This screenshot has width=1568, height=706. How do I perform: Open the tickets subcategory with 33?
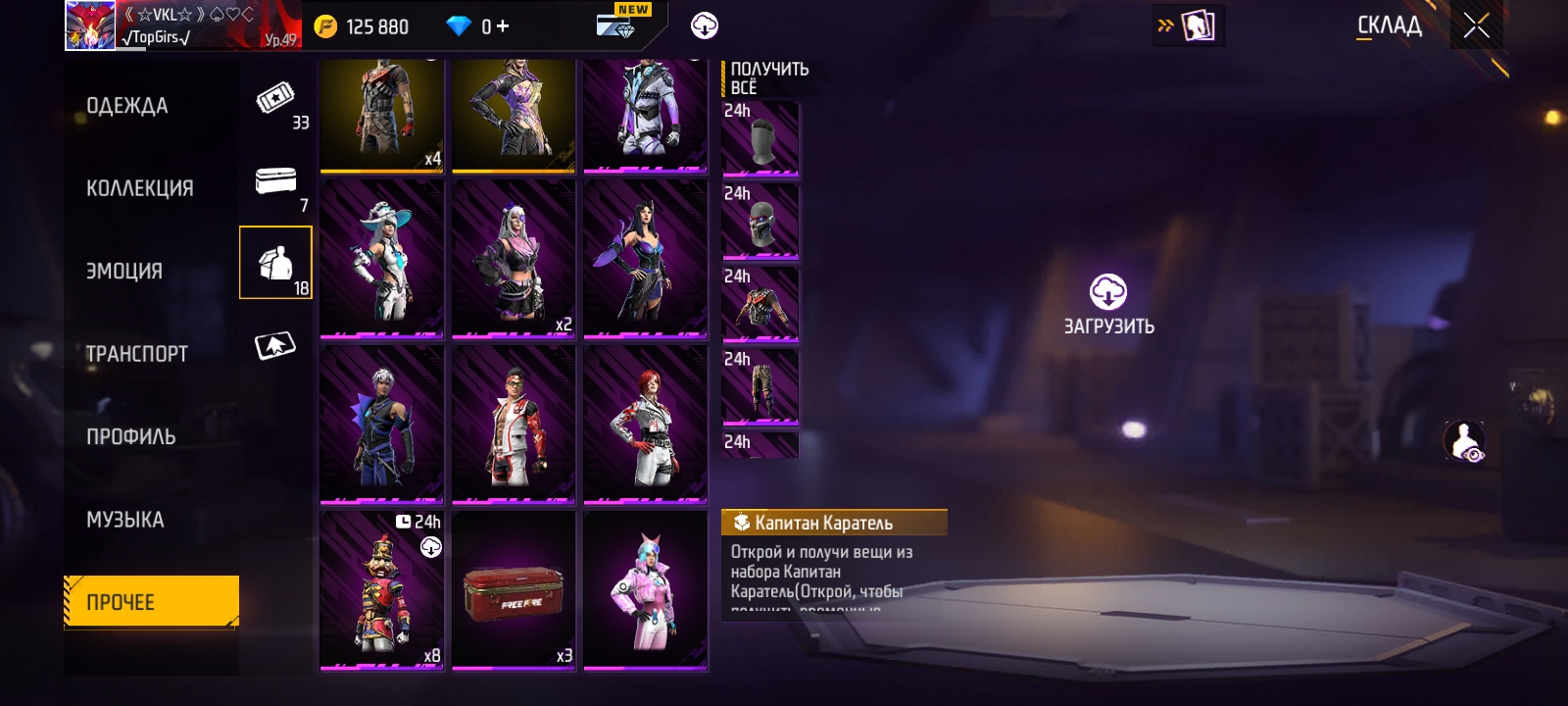coord(276,103)
